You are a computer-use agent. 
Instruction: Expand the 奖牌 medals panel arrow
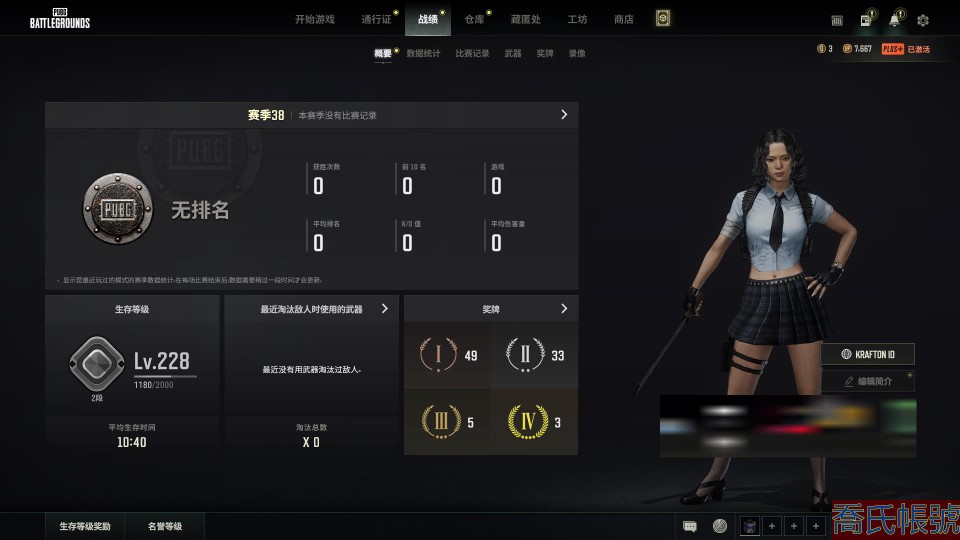(x=564, y=309)
